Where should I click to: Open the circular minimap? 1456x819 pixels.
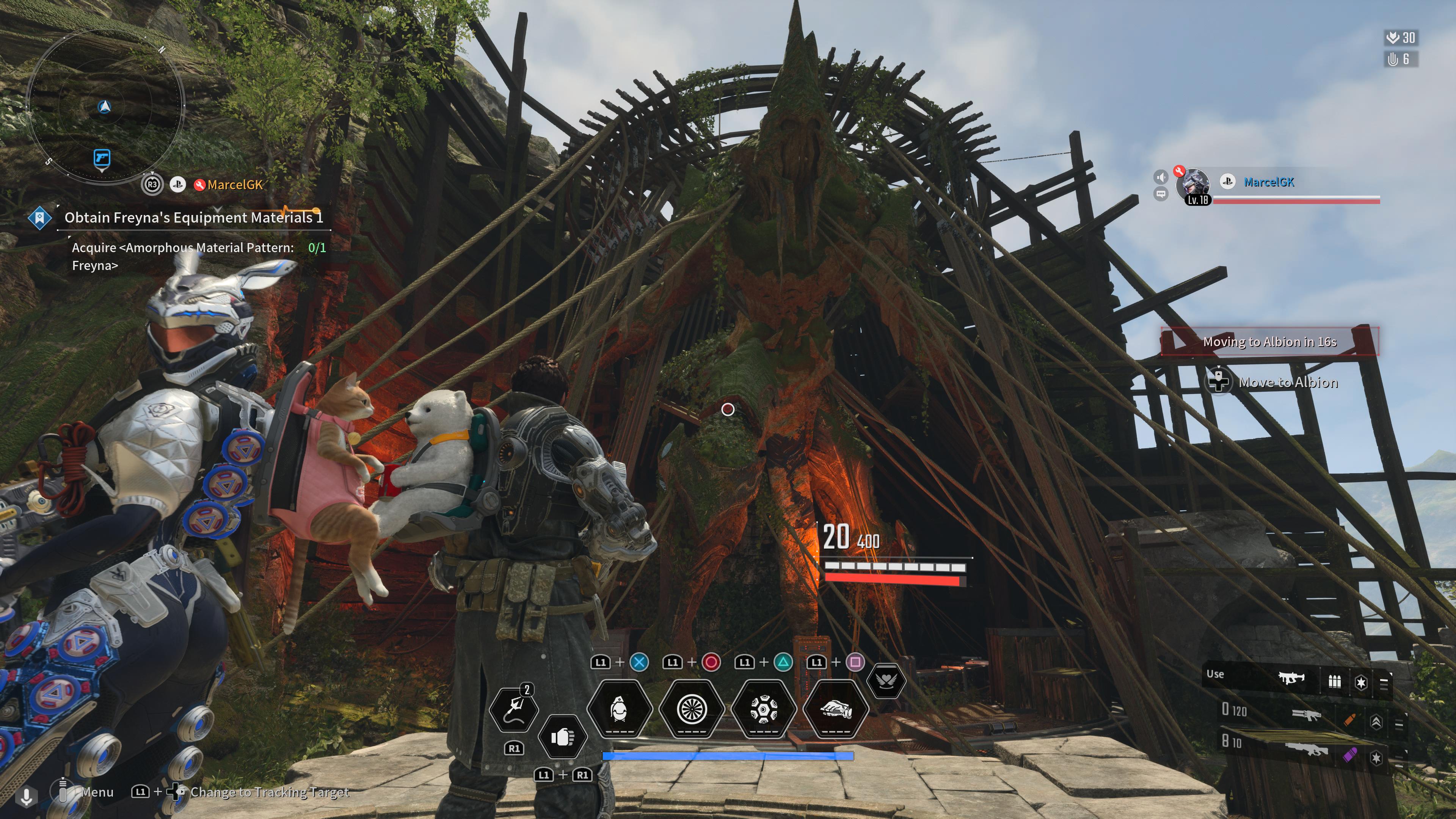coord(105,106)
